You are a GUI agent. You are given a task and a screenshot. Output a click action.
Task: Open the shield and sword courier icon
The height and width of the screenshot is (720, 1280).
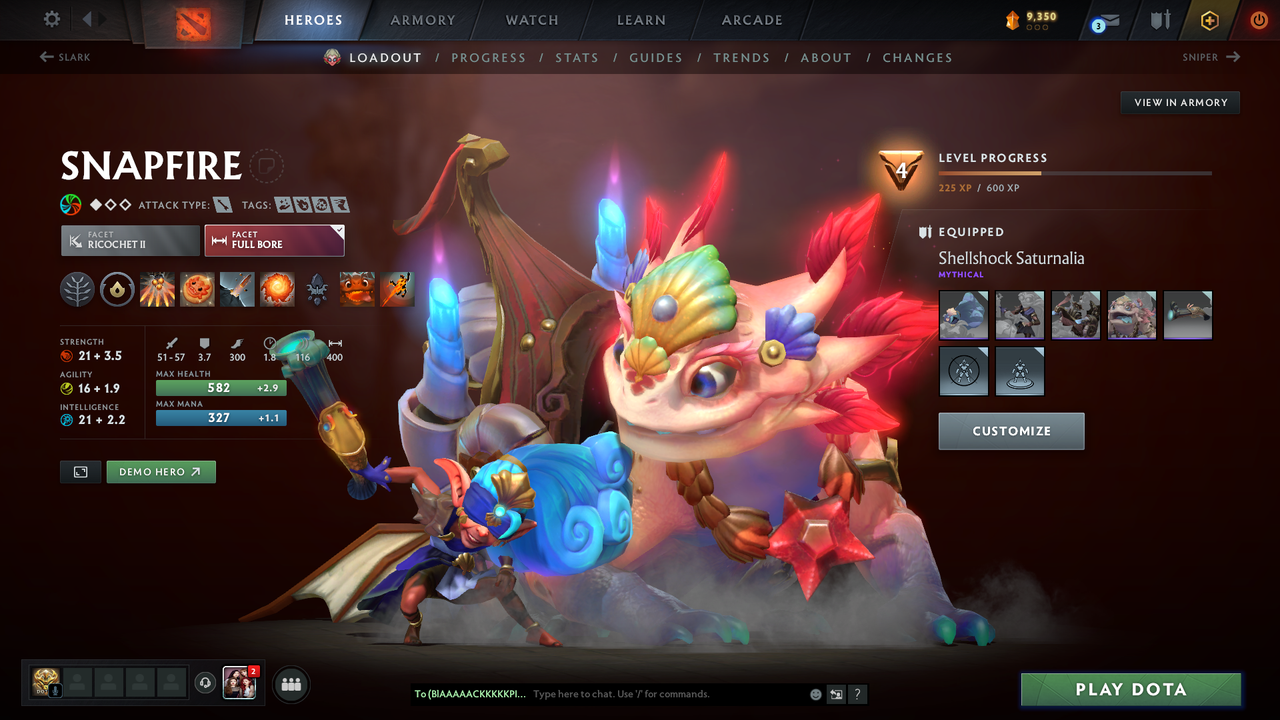[1162, 20]
